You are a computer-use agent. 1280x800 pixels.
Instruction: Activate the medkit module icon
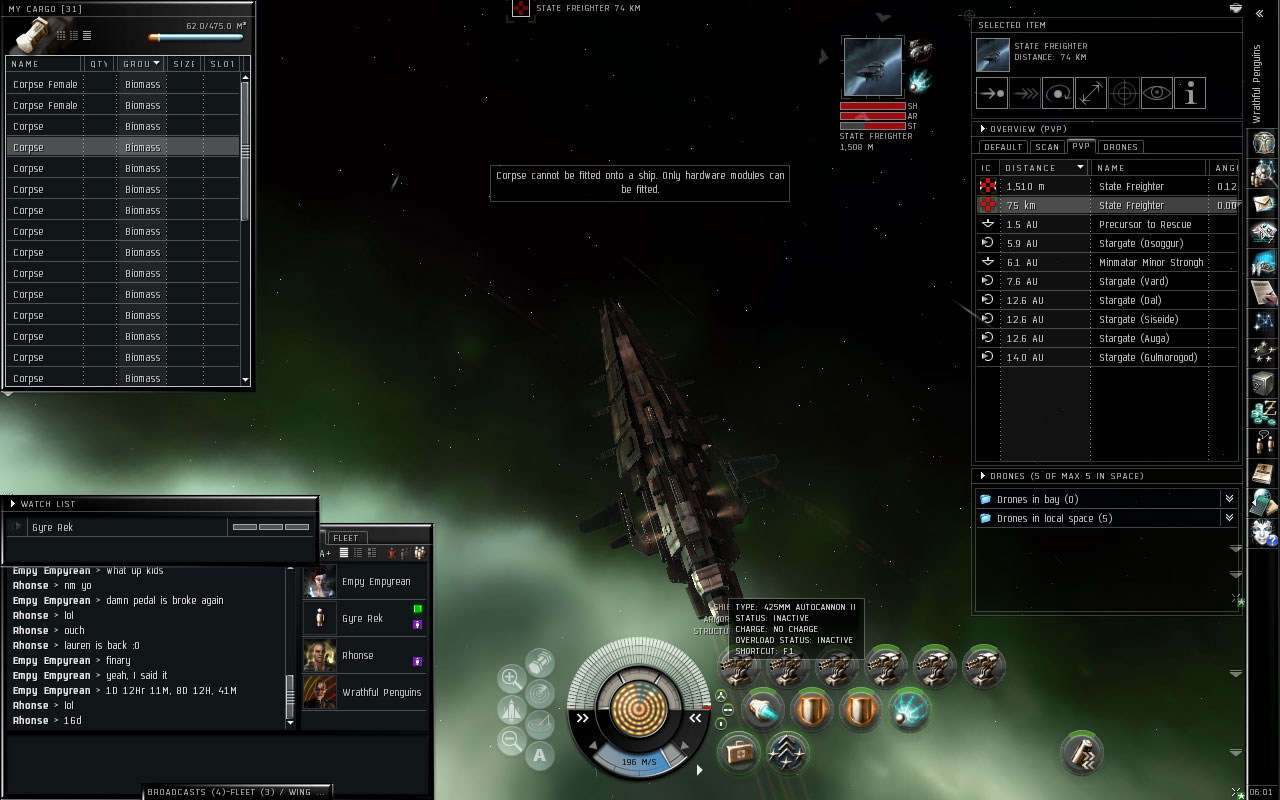741,749
